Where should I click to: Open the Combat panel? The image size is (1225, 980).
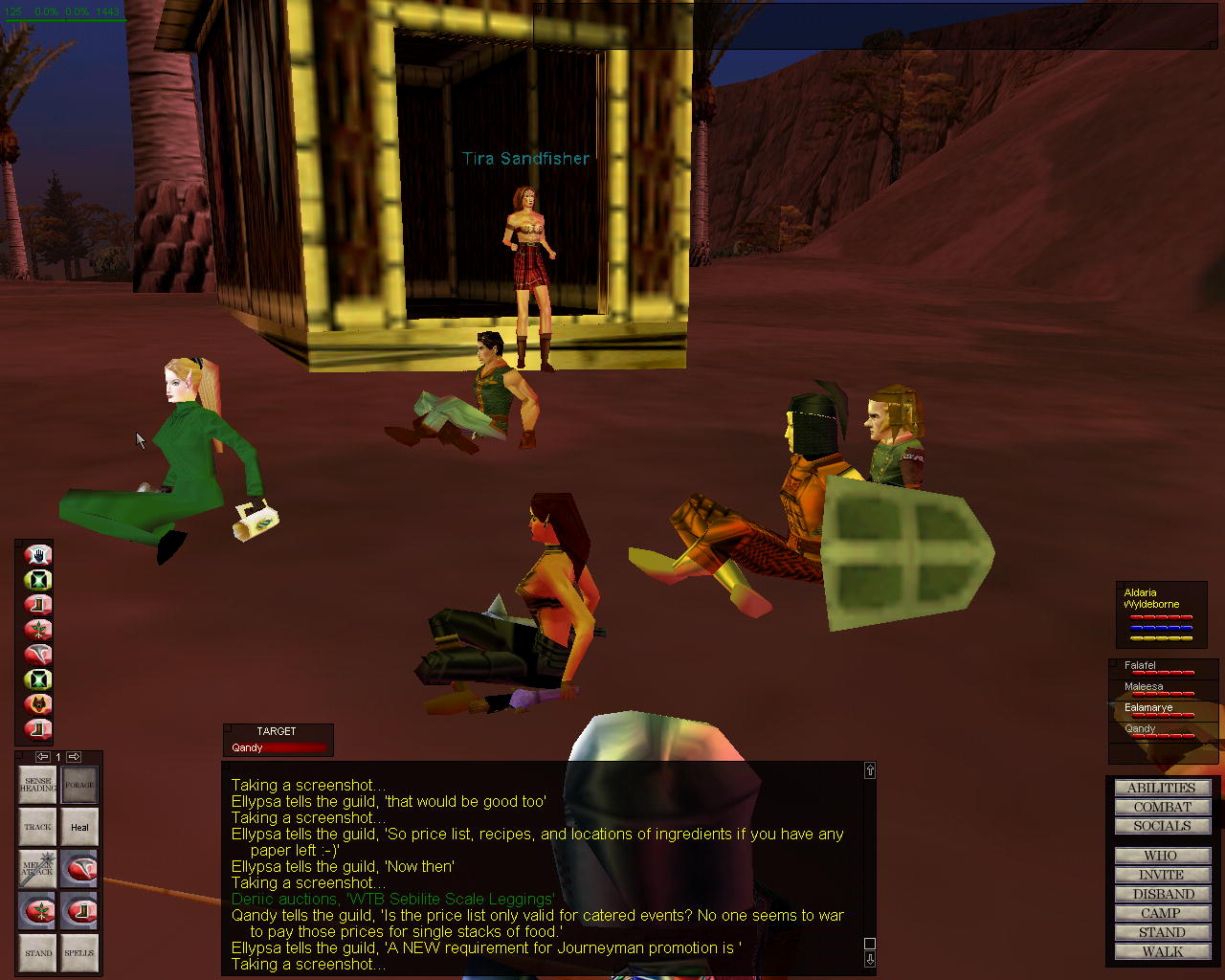click(1162, 807)
